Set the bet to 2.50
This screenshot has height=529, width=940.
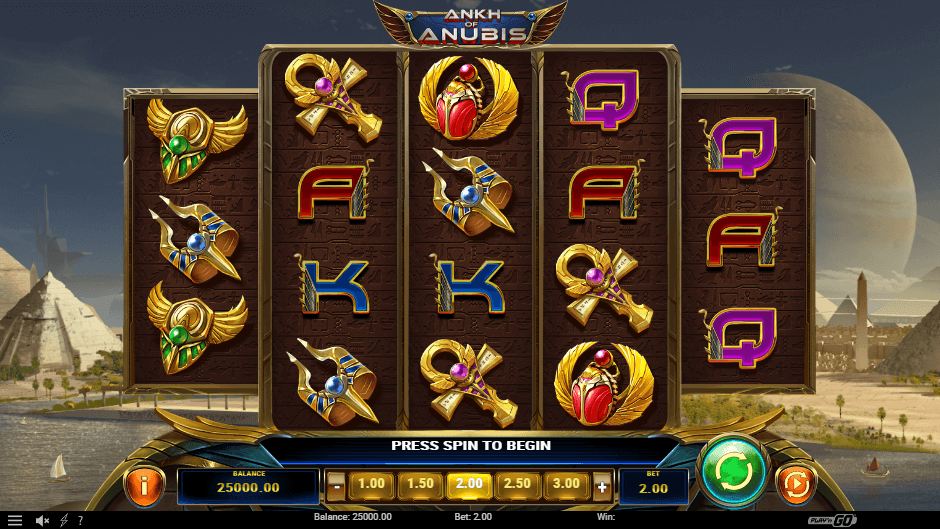(x=518, y=485)
